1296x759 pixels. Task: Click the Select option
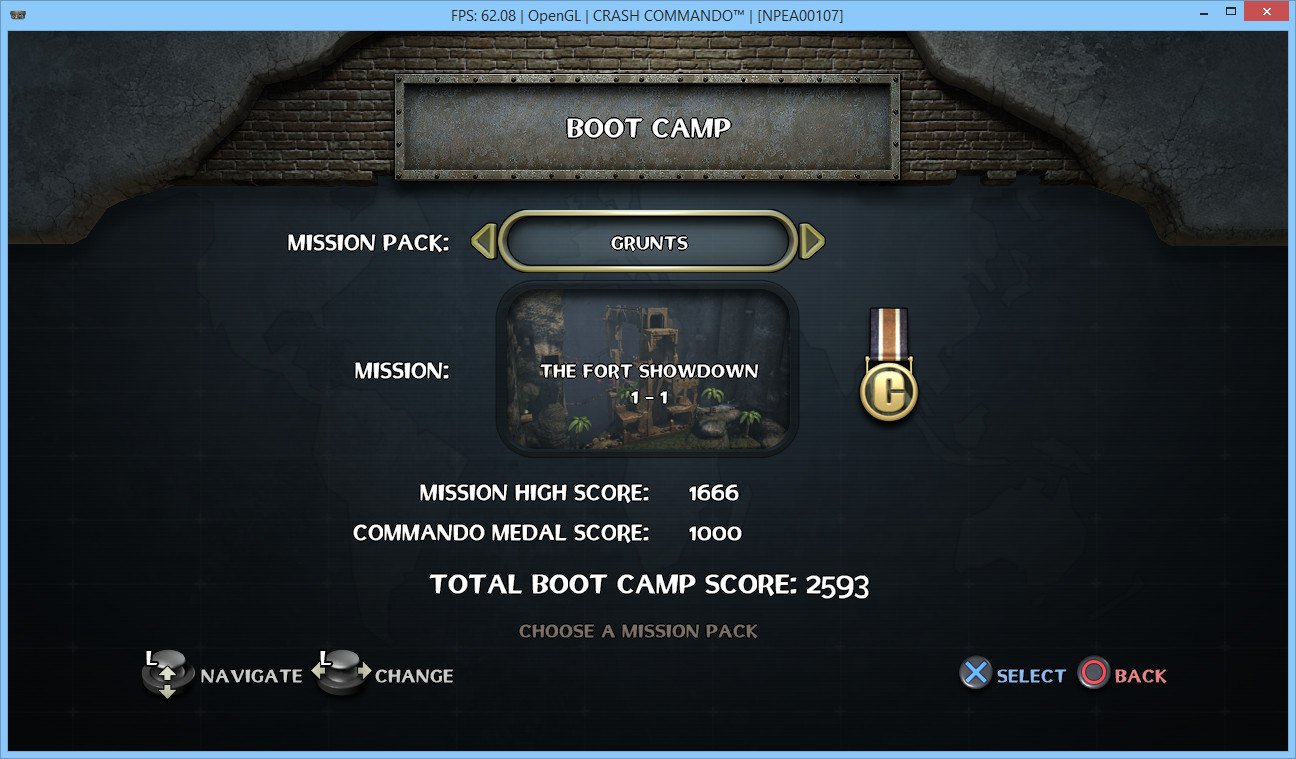pyautogui.click(x=1012, y=675)
